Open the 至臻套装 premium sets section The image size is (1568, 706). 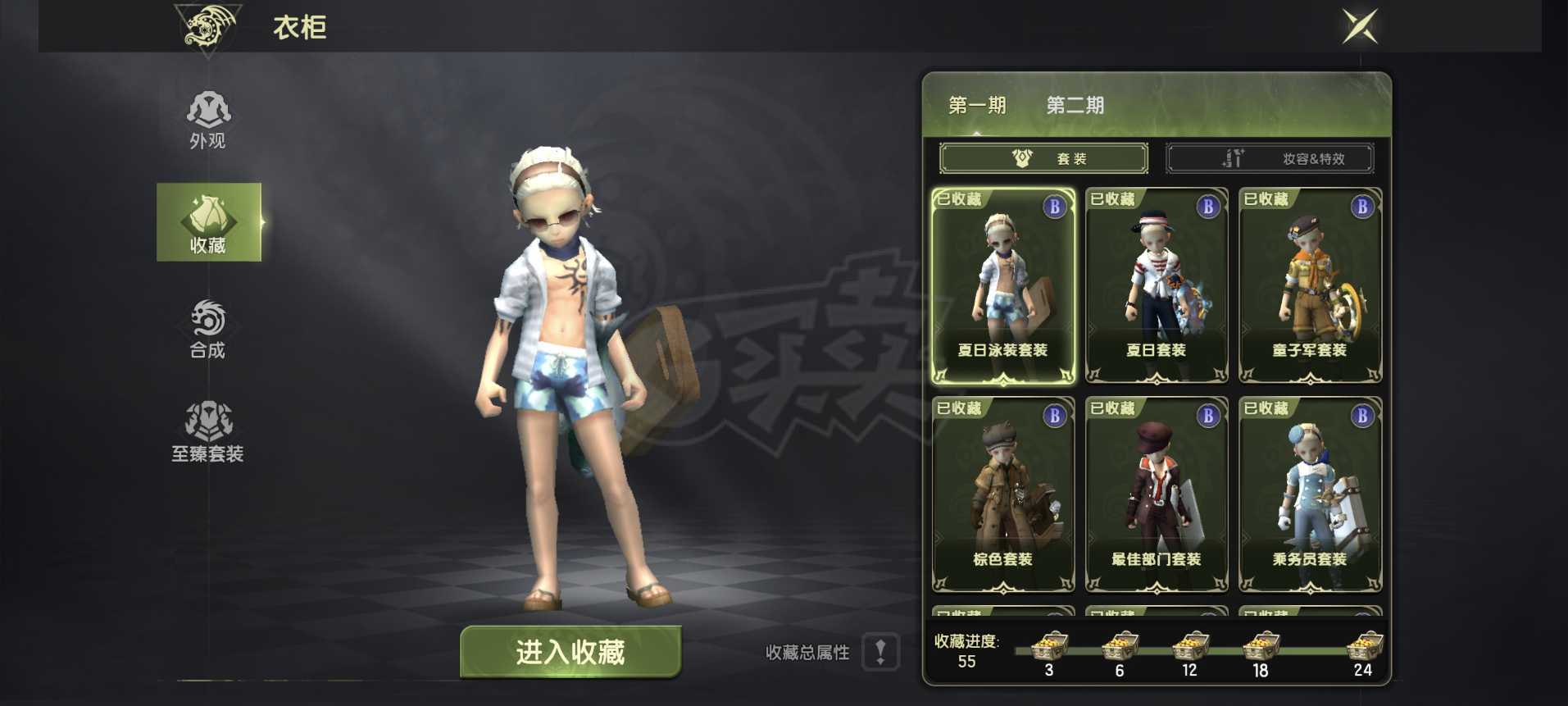[x=208, y=431]
